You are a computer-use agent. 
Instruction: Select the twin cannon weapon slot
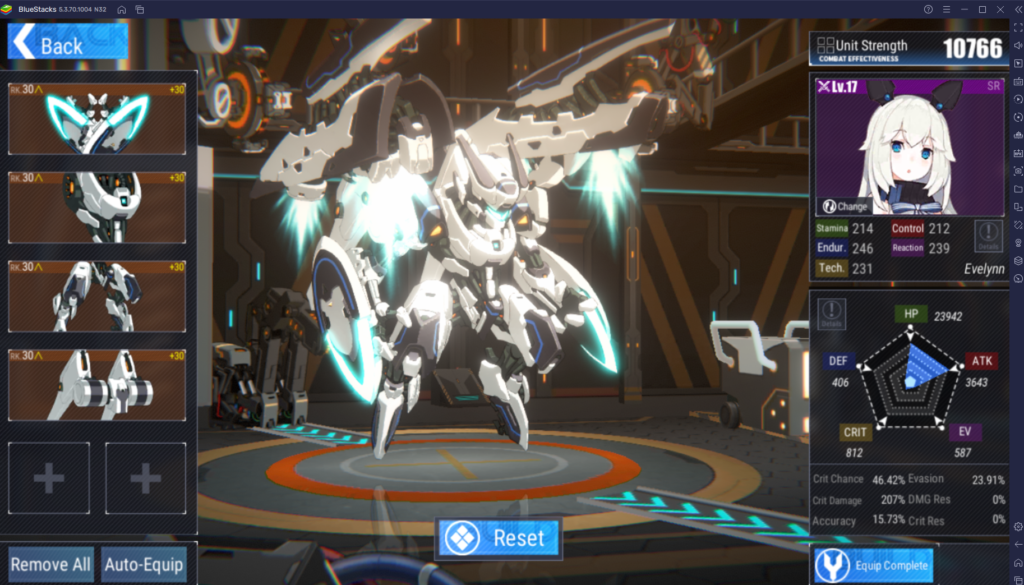(97, 384)
